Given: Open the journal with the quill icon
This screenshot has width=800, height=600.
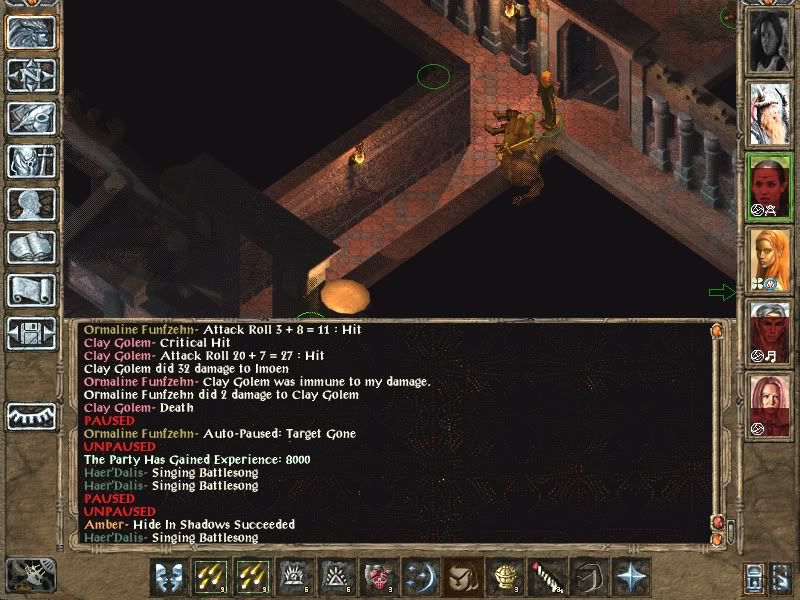Looking at the screenshot, I should (x=30, y=118).
